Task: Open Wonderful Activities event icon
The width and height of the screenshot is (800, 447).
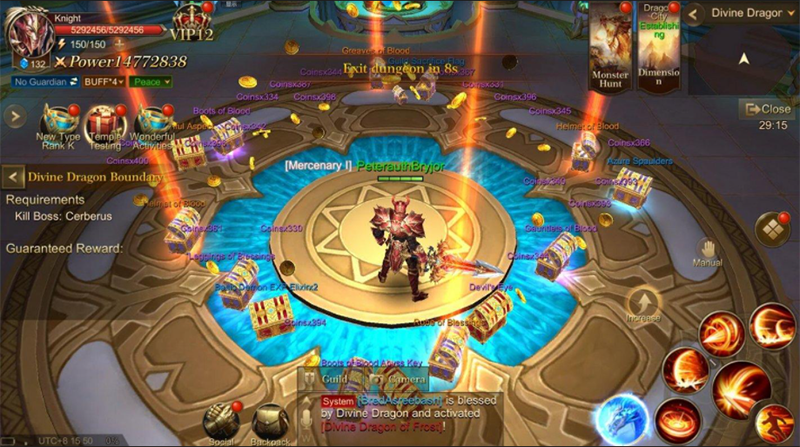Action: (152, 124)
